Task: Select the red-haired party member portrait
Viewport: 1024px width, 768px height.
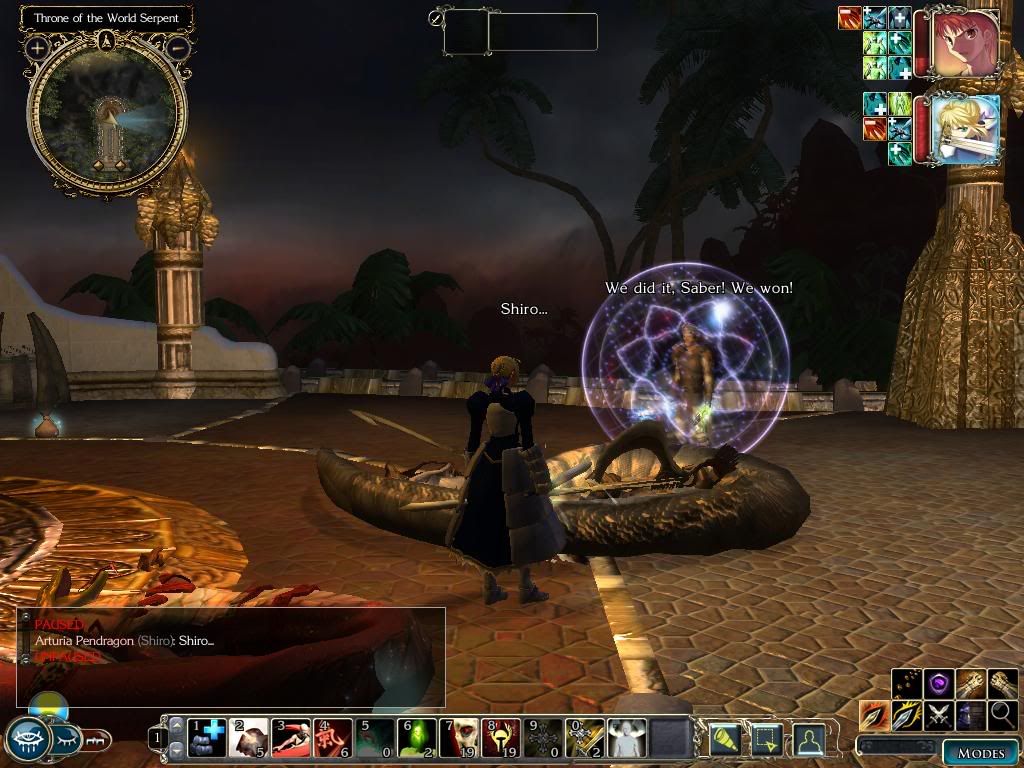Action: point(966,45)
